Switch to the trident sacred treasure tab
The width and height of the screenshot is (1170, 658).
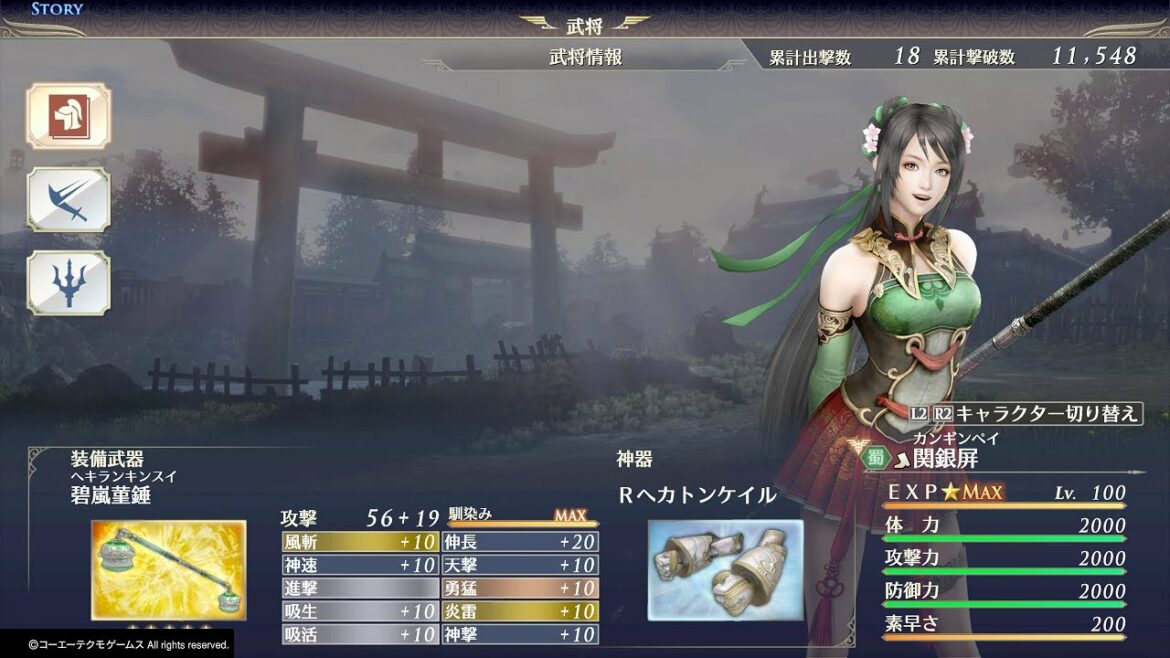click(68, 283)
